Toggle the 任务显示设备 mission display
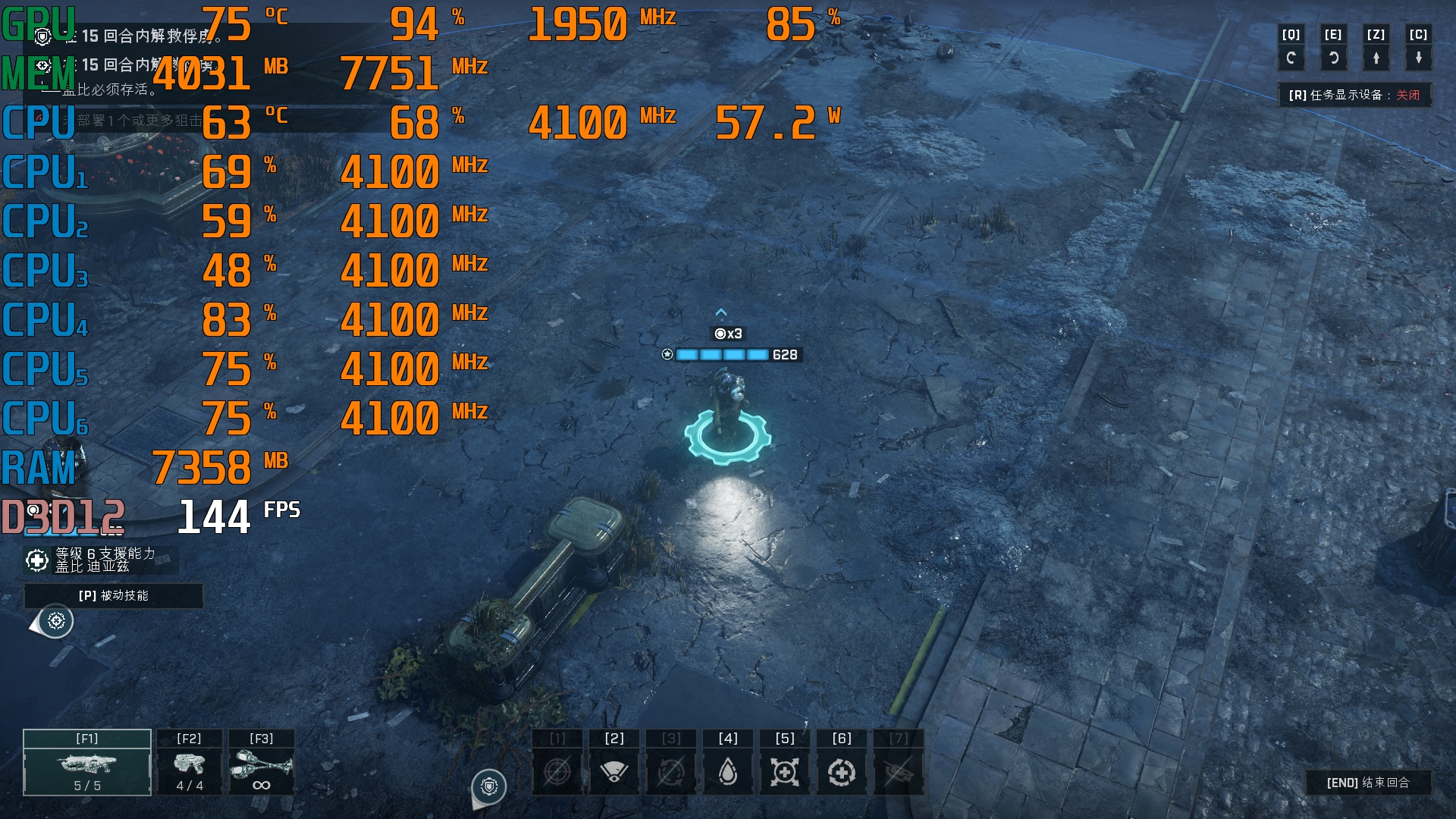This screenshot has width=1456, height=819. [x=1354, y=95]
